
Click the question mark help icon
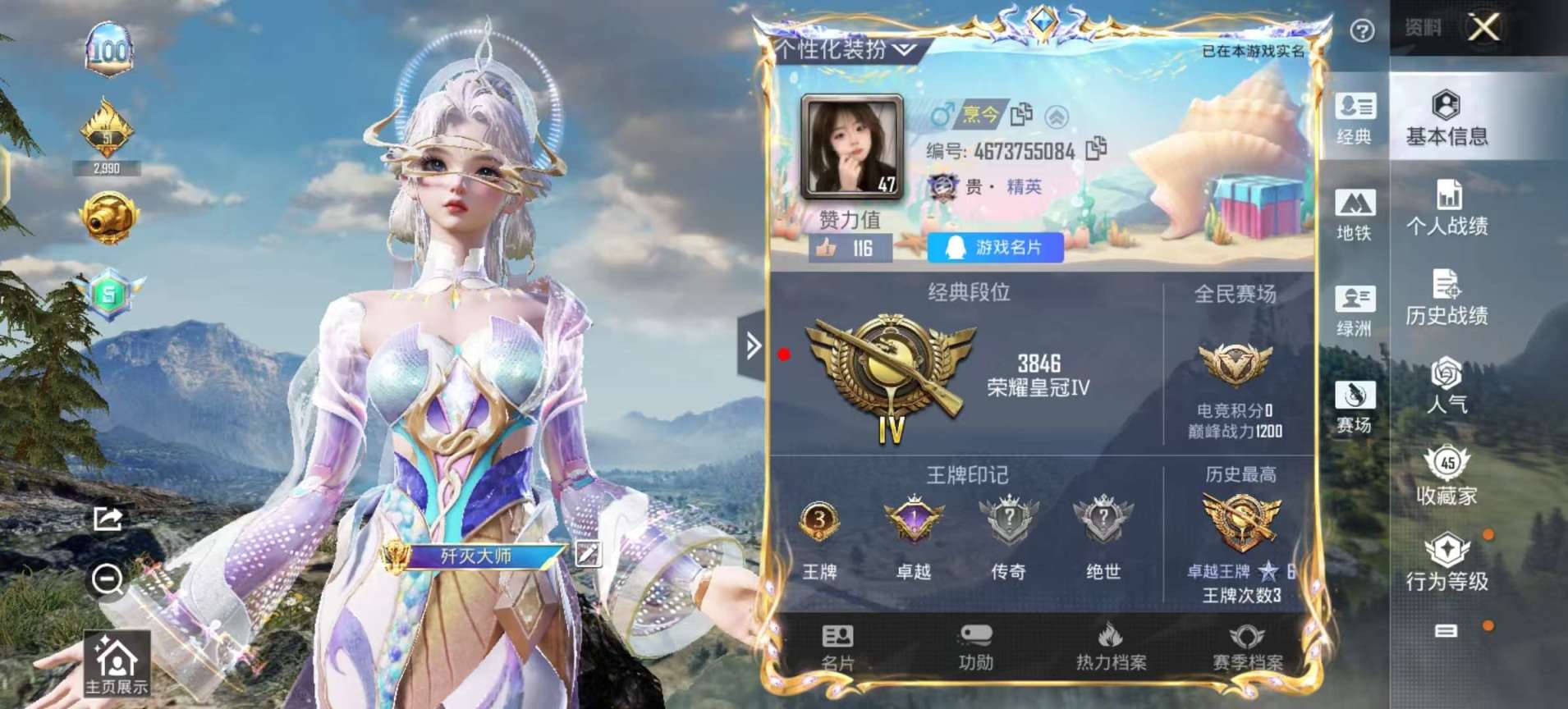1362,31
